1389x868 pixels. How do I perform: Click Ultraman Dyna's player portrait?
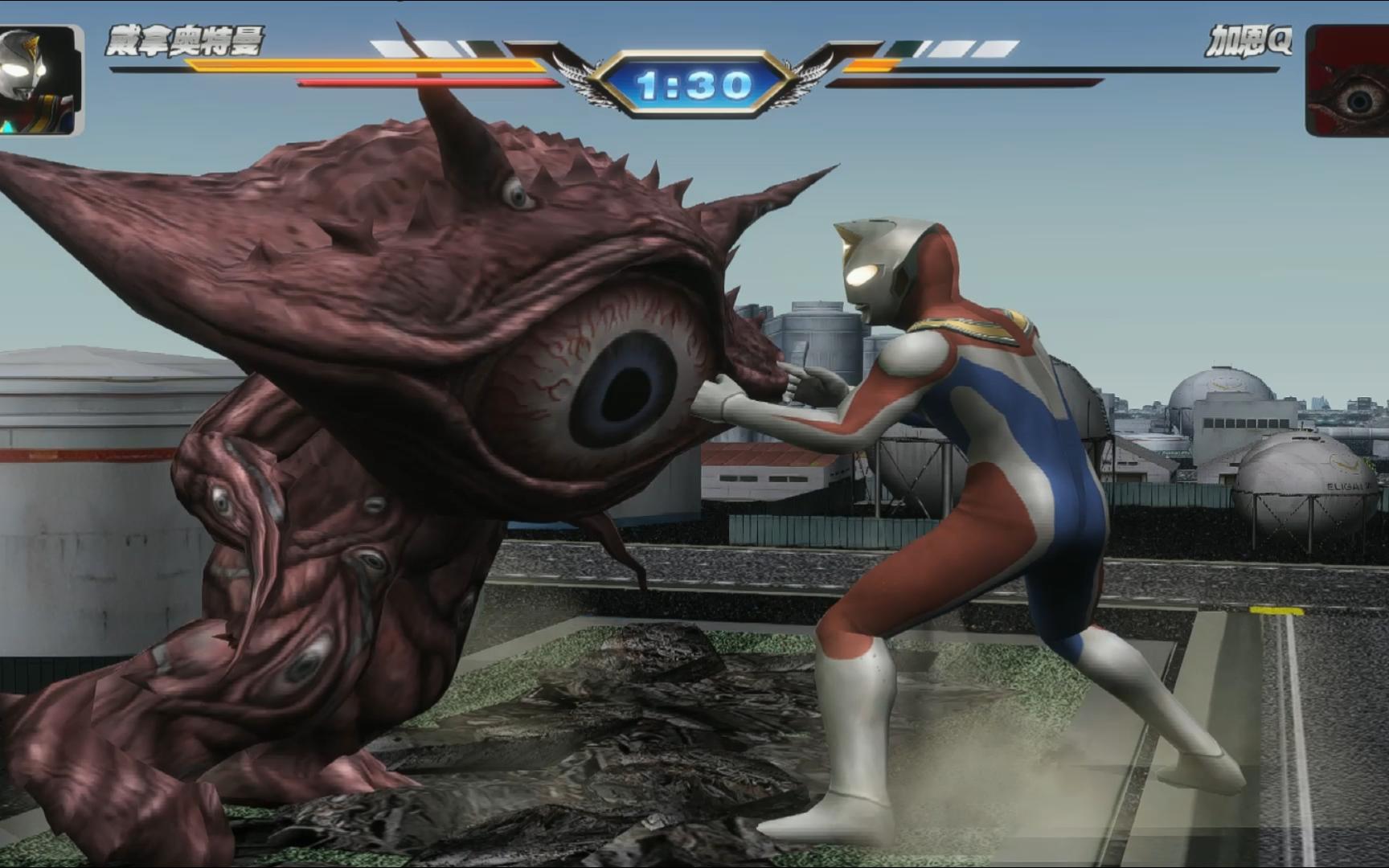(x=40, y=80)
